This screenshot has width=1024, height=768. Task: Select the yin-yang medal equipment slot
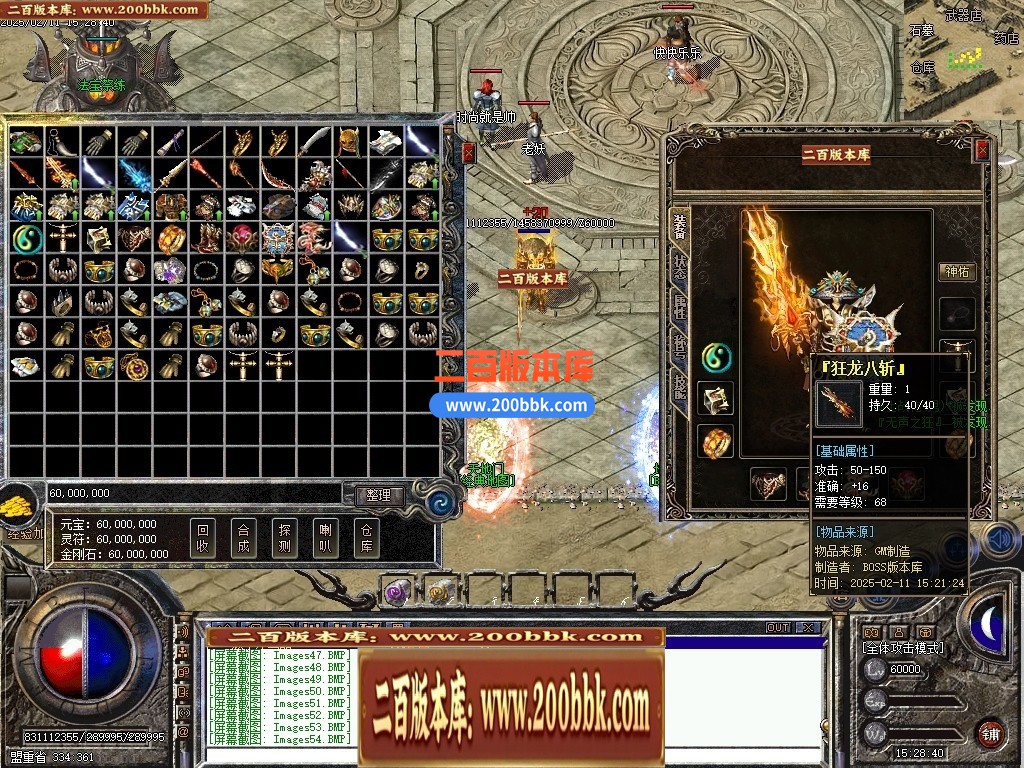click(716, 355)
